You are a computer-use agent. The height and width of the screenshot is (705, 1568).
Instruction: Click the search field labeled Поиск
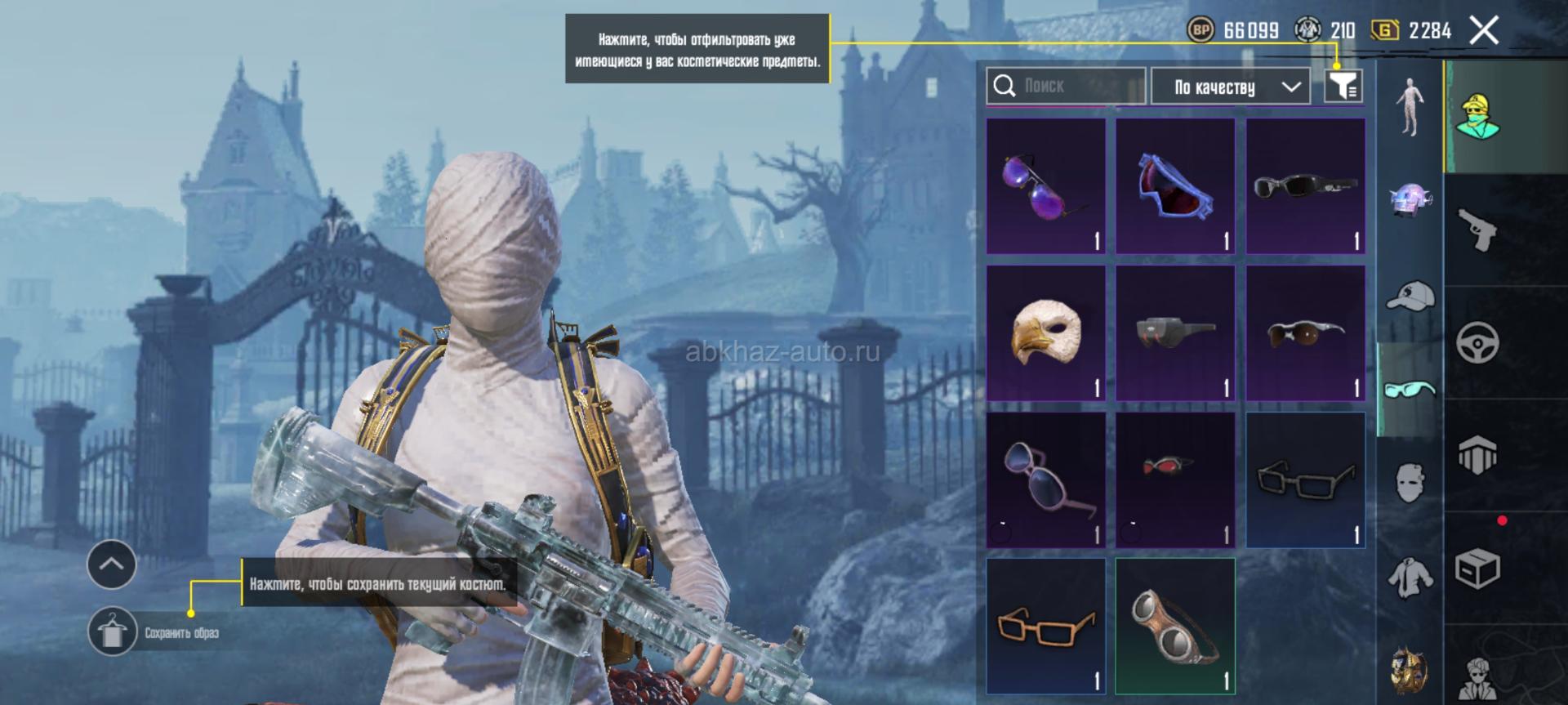pyautogui.click(x=1066, y=86)
